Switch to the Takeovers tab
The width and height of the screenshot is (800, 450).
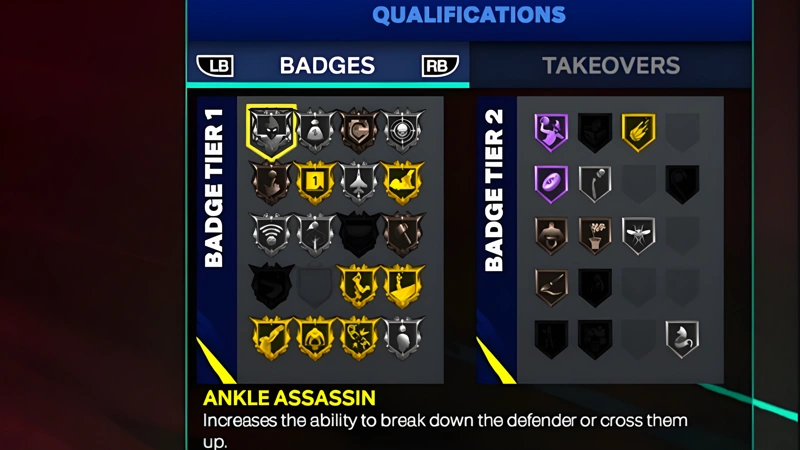611,66
